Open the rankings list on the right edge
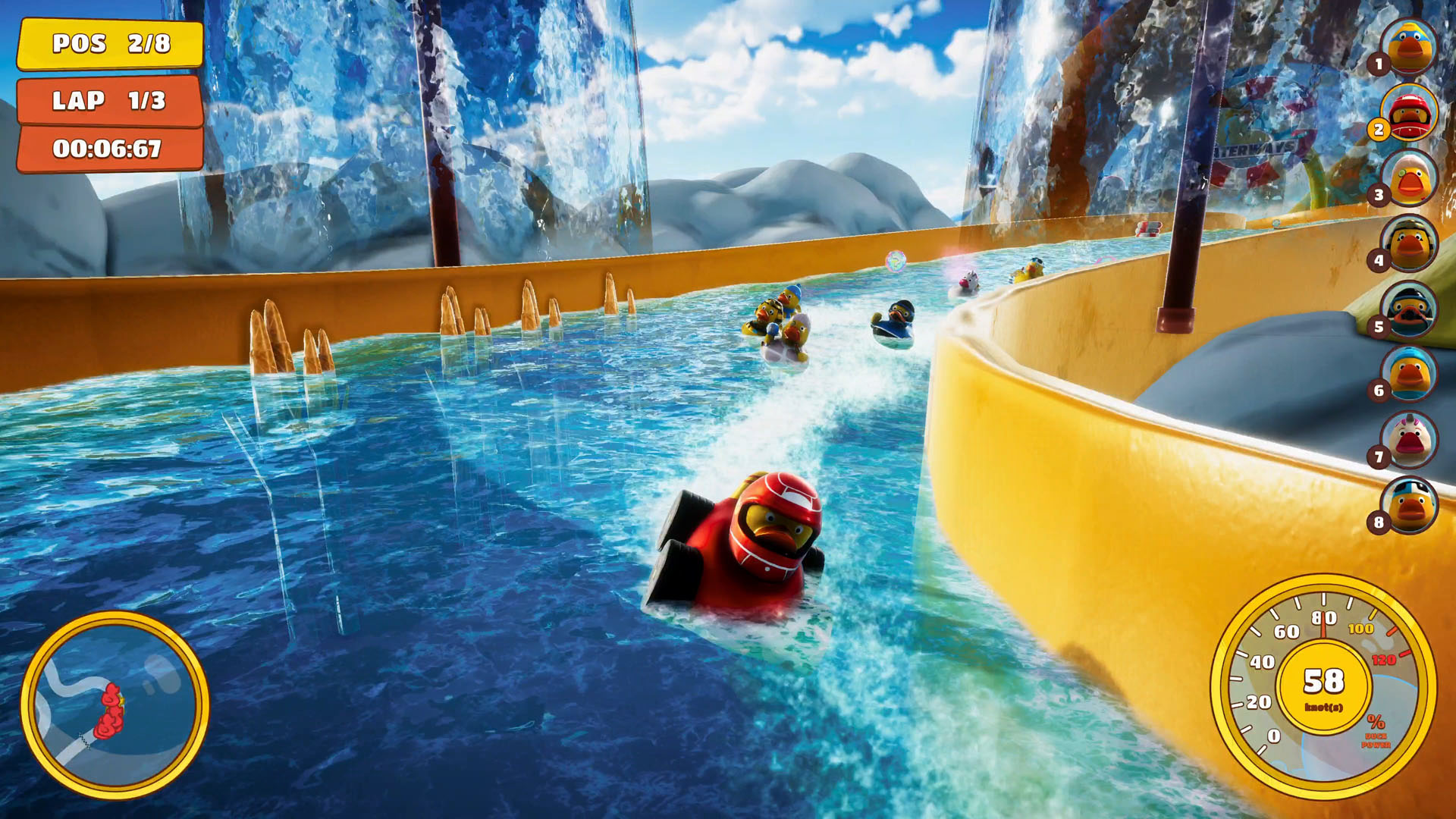This screenshot has height=819, width=1456. (x=1409, y=273)
